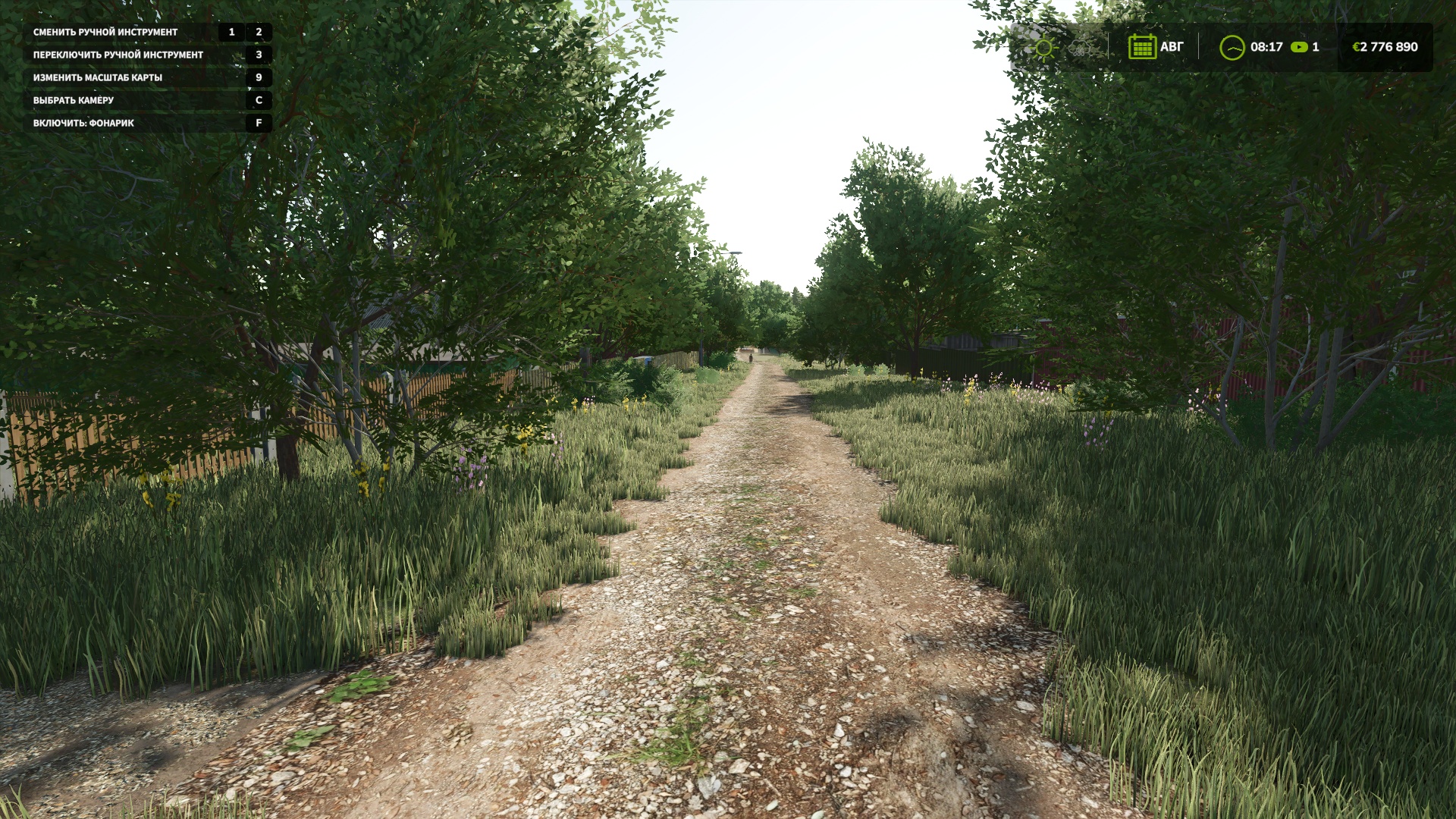Screen dimensions: 1456x819
Task: Select the ВЫБРАТЬ КАМЕРУ hint entry
Action: (72, 99)
